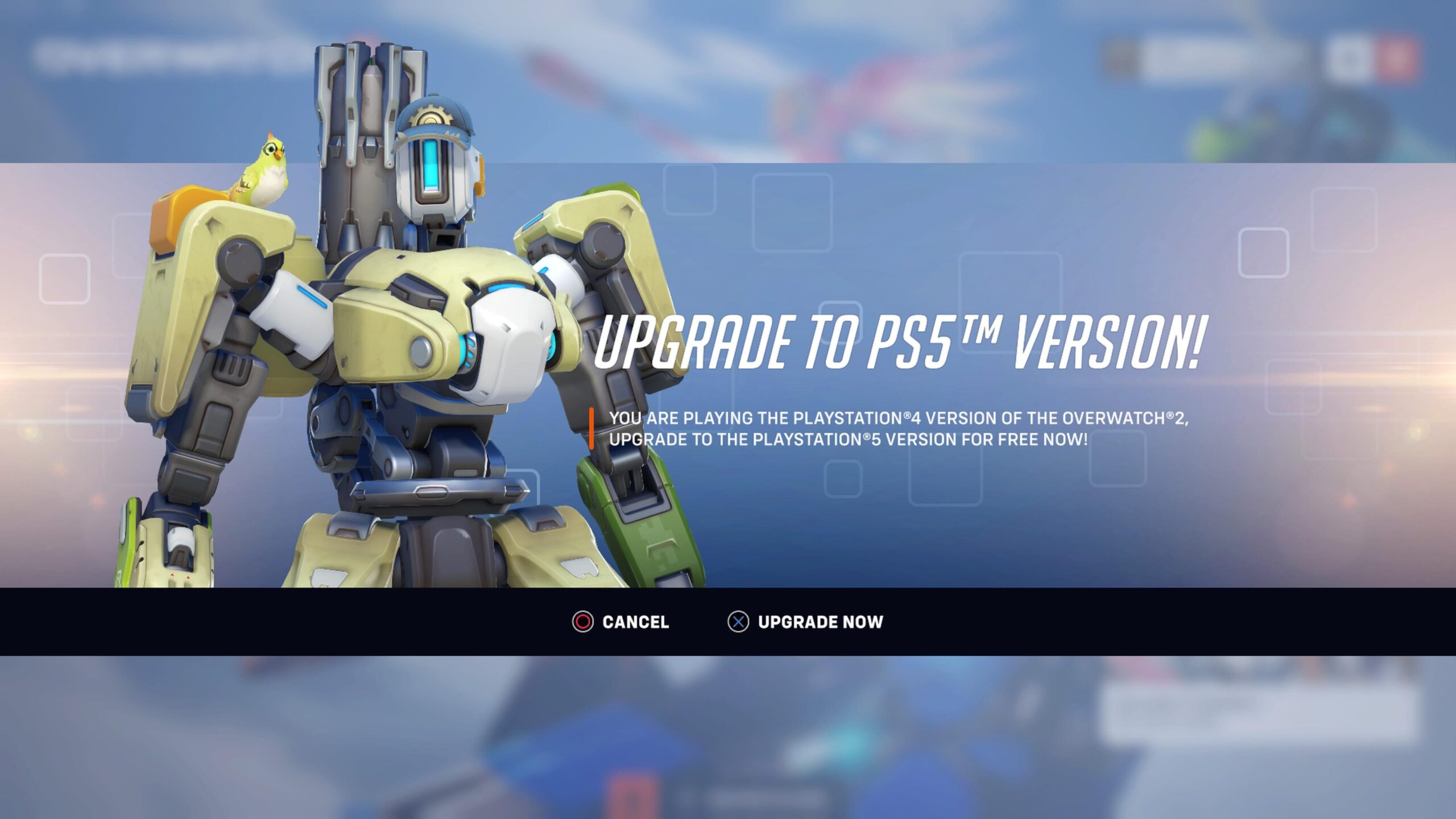This screenshot has height=819, width=1456.
Task: Click the Upgrade Now option
Action: pyautogui.click(x=819, y=622)
